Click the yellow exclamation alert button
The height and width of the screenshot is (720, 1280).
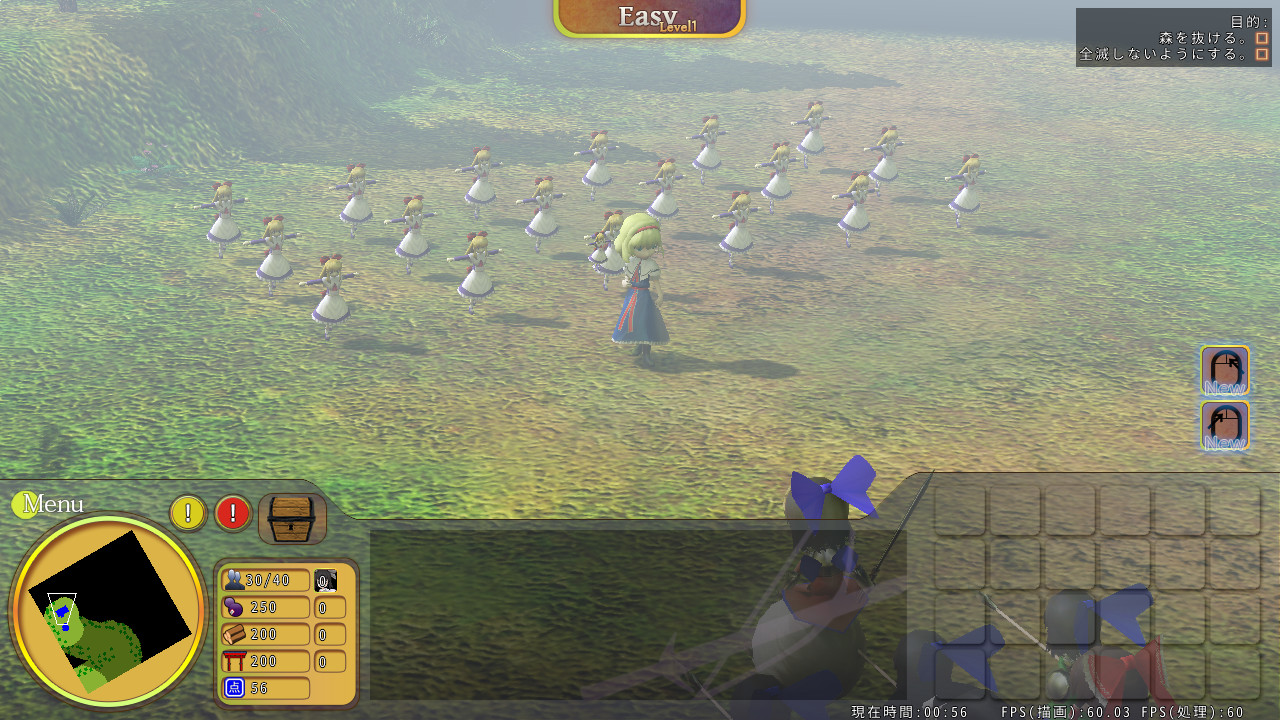pos(188,513)
